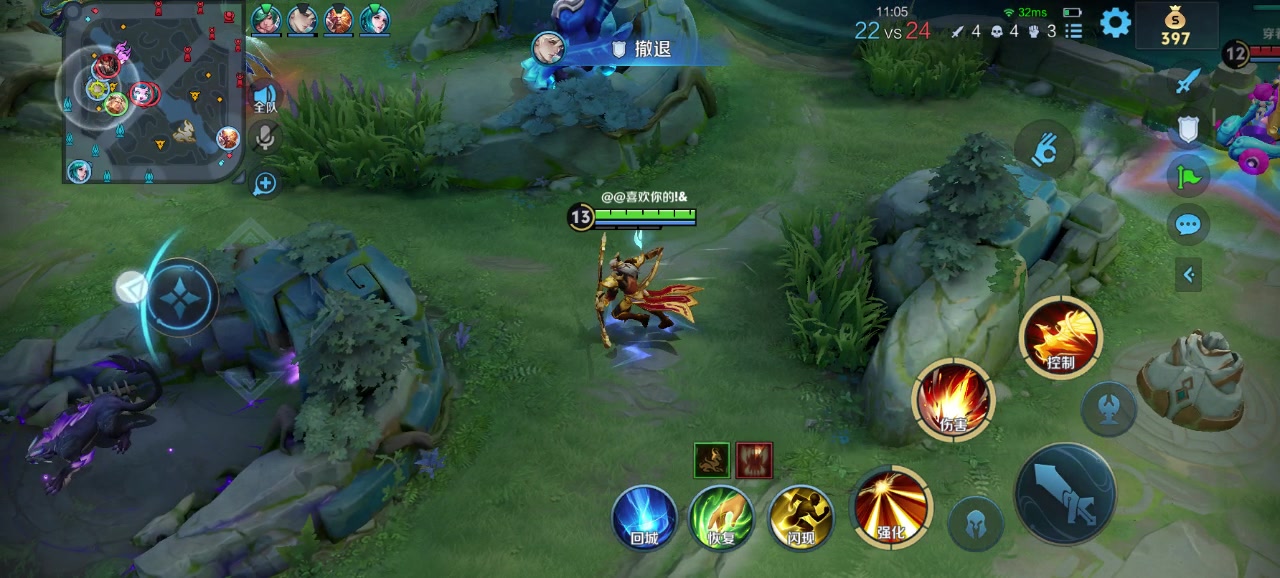Select the helmet hero-targeting button
Image resolution: width=1280 pixels, height=578 pixels.
click(976, 523)
